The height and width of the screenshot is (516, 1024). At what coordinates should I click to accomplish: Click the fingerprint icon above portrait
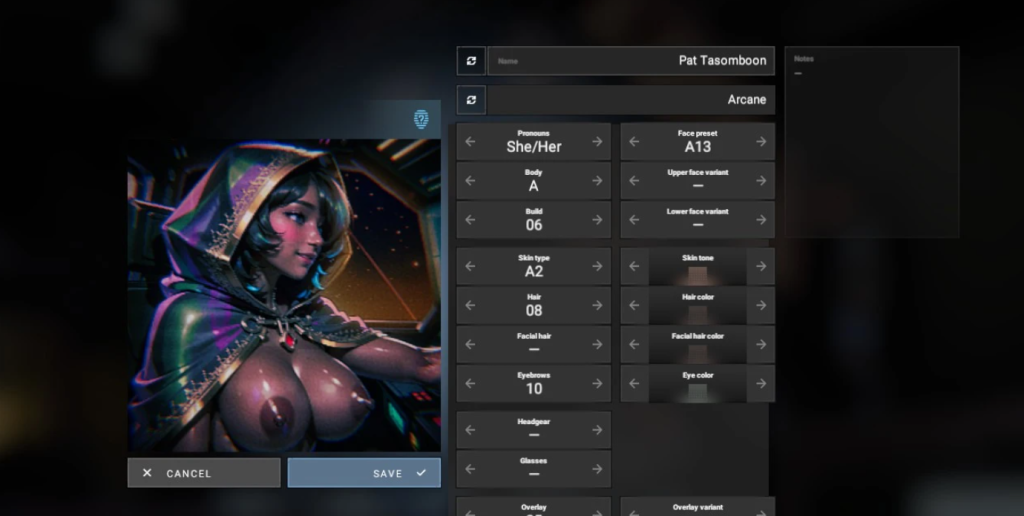[x=422, y=119]
